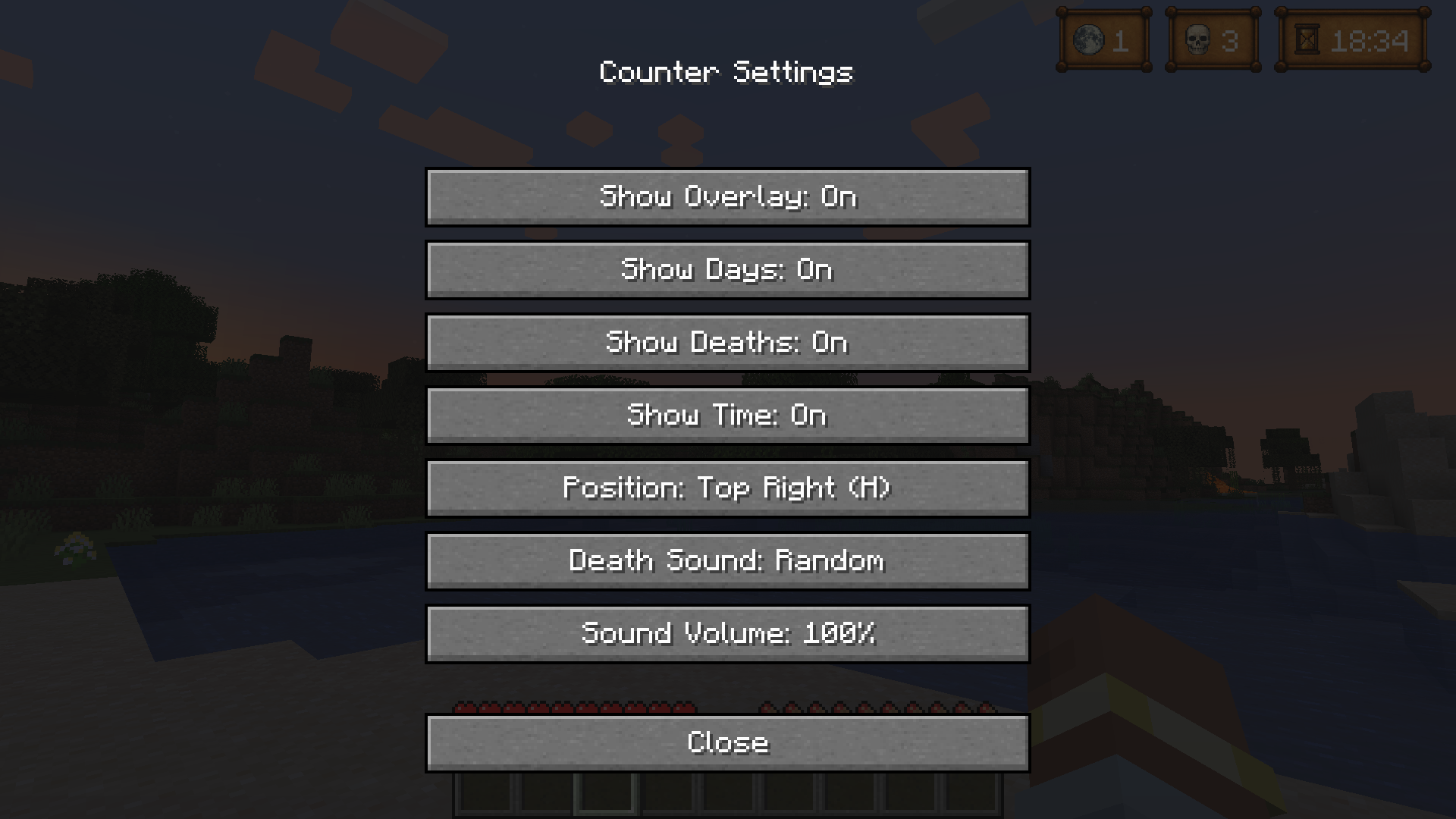Change Death Sound from Random
Image resolution: width=1456 pixels, height=819 pixels.
(x=728, y=561)
